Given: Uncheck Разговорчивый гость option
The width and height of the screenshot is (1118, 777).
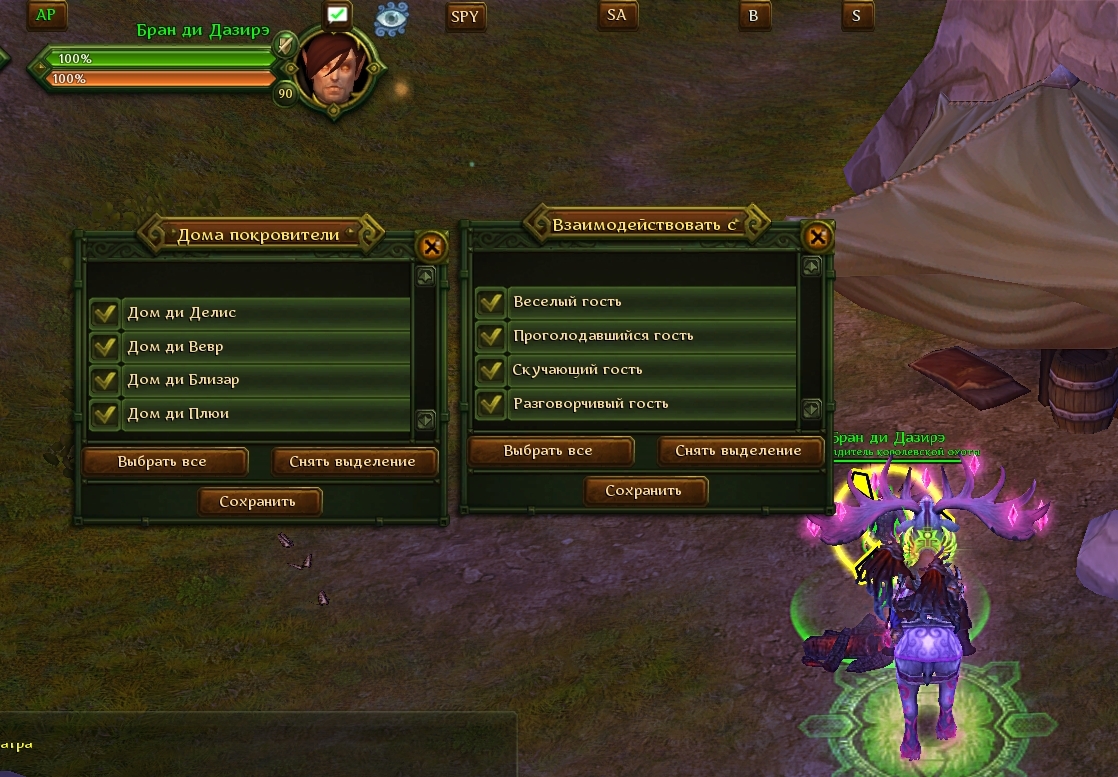Looking at the screenshot, I should pyautogui.click(x=490, y=404).
